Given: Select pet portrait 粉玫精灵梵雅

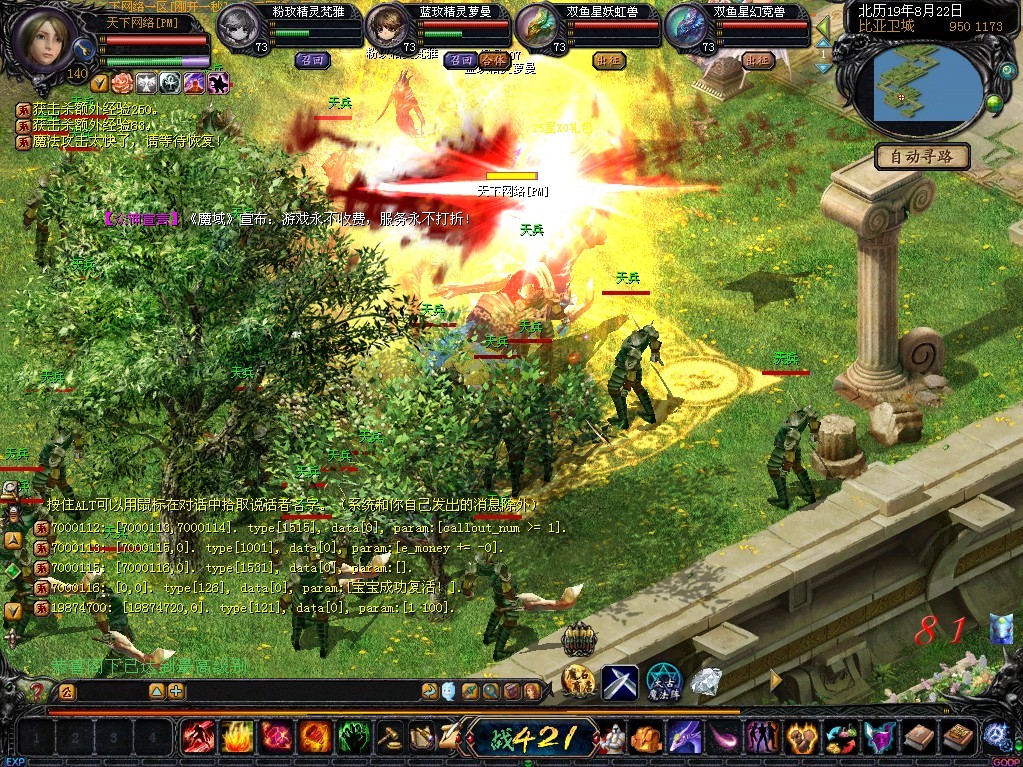Looking at the screenshot, I should click(240, 26).
